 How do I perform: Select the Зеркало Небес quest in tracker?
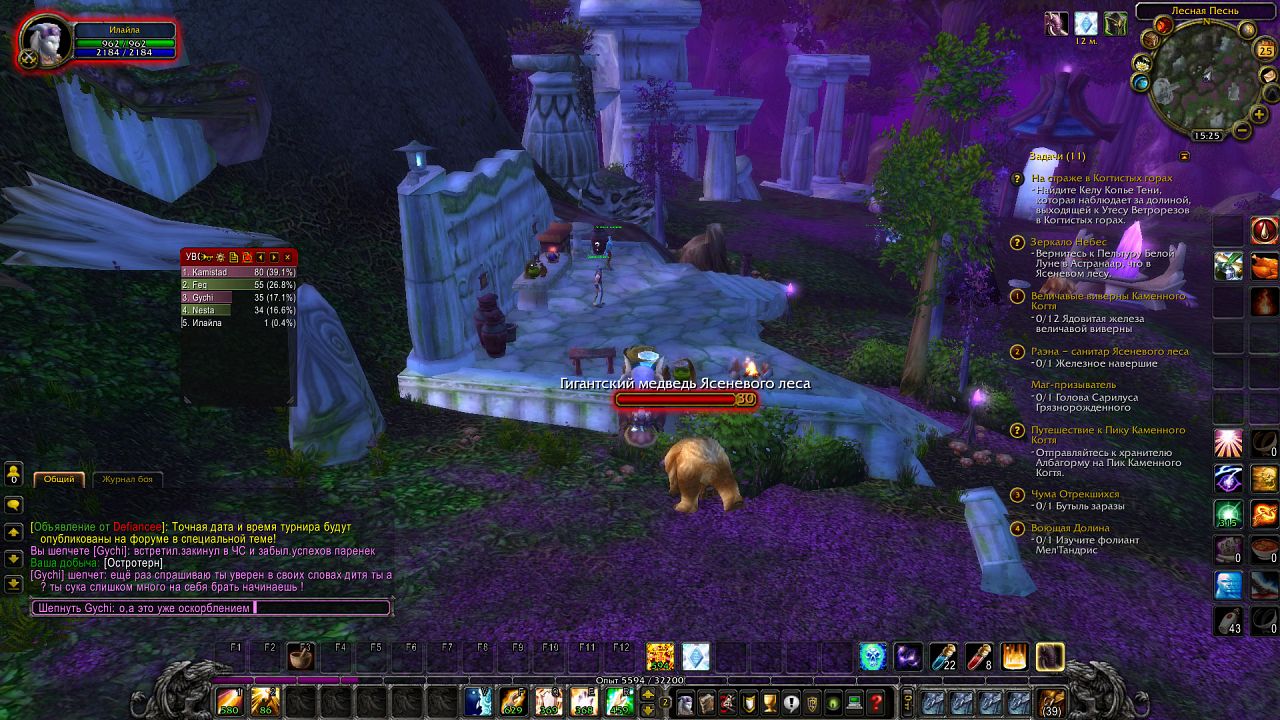click(x=1070, y=242)
